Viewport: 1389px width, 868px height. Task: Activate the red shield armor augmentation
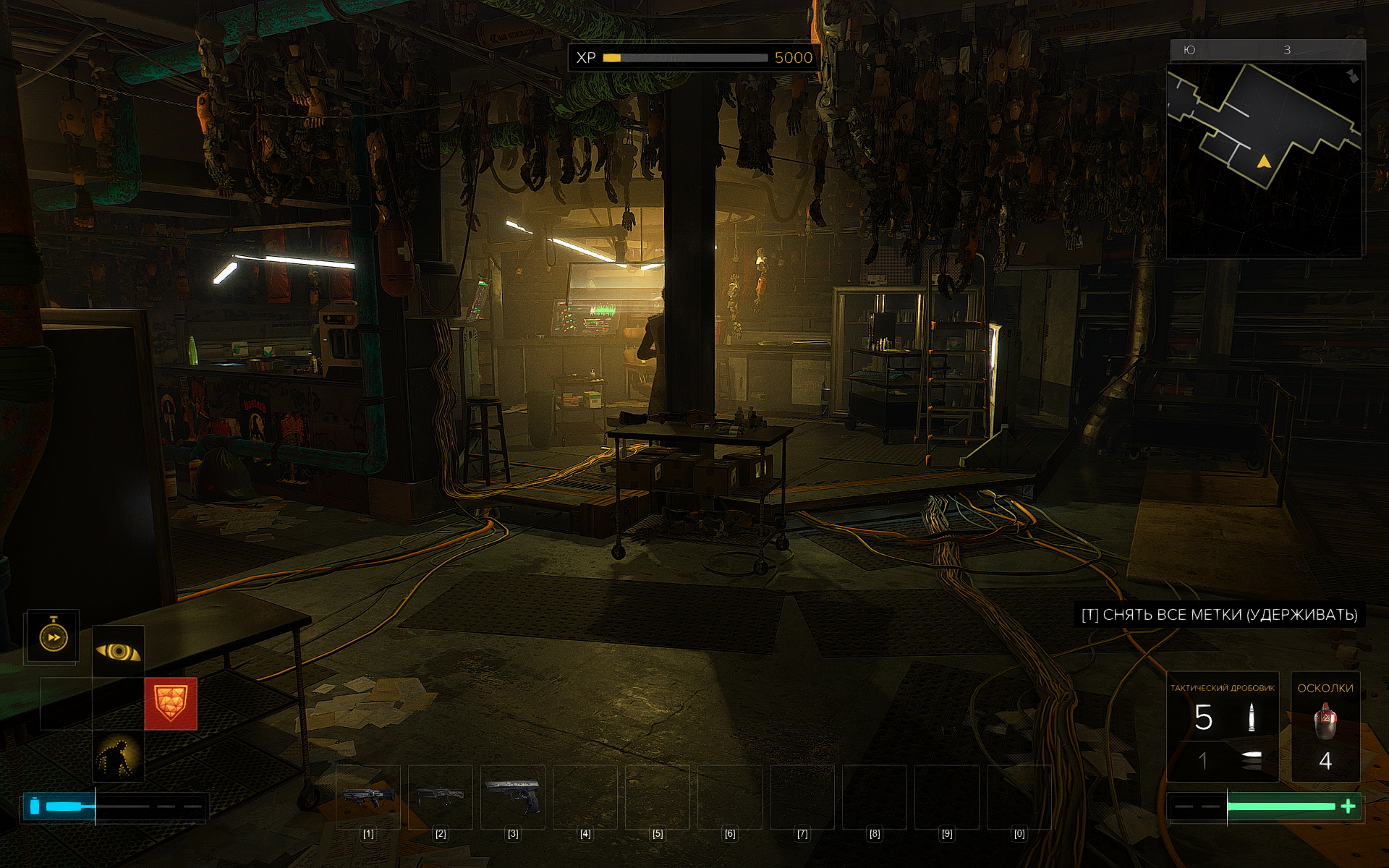click(171, 704)
